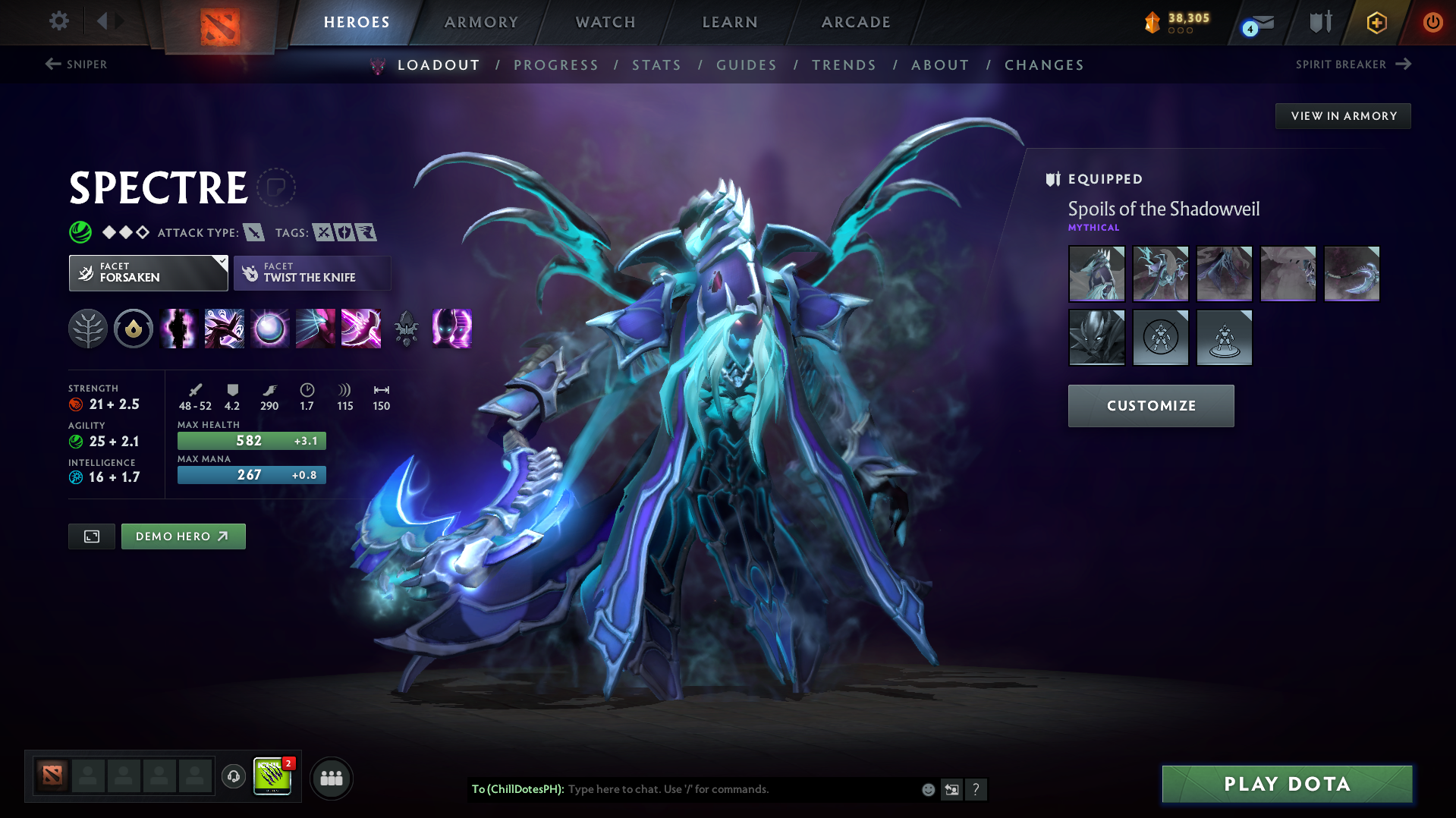Click the emoticon icon in chat bar
1456x818 pixels.
(927, 789)
